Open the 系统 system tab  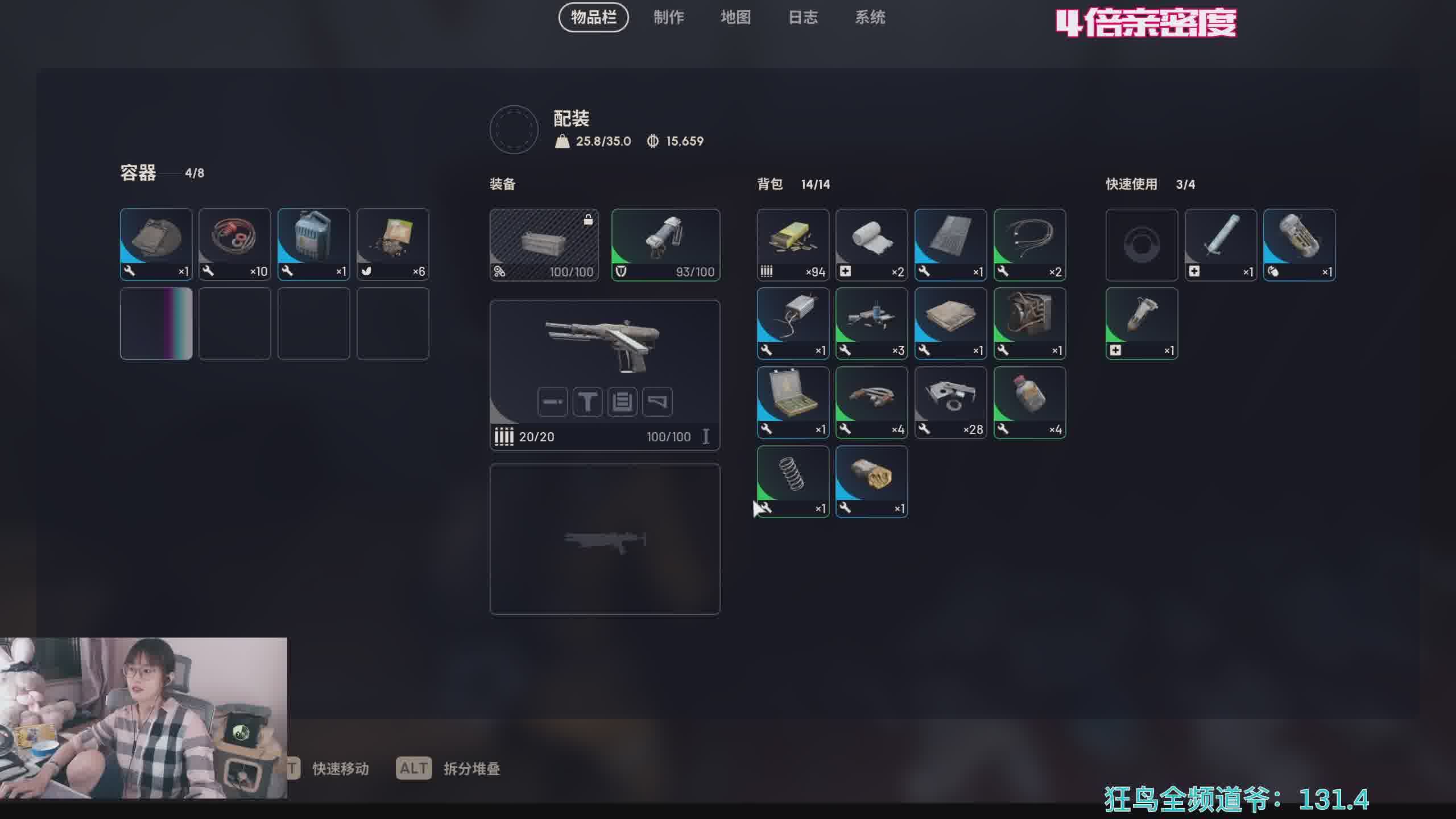click(870, 18)
